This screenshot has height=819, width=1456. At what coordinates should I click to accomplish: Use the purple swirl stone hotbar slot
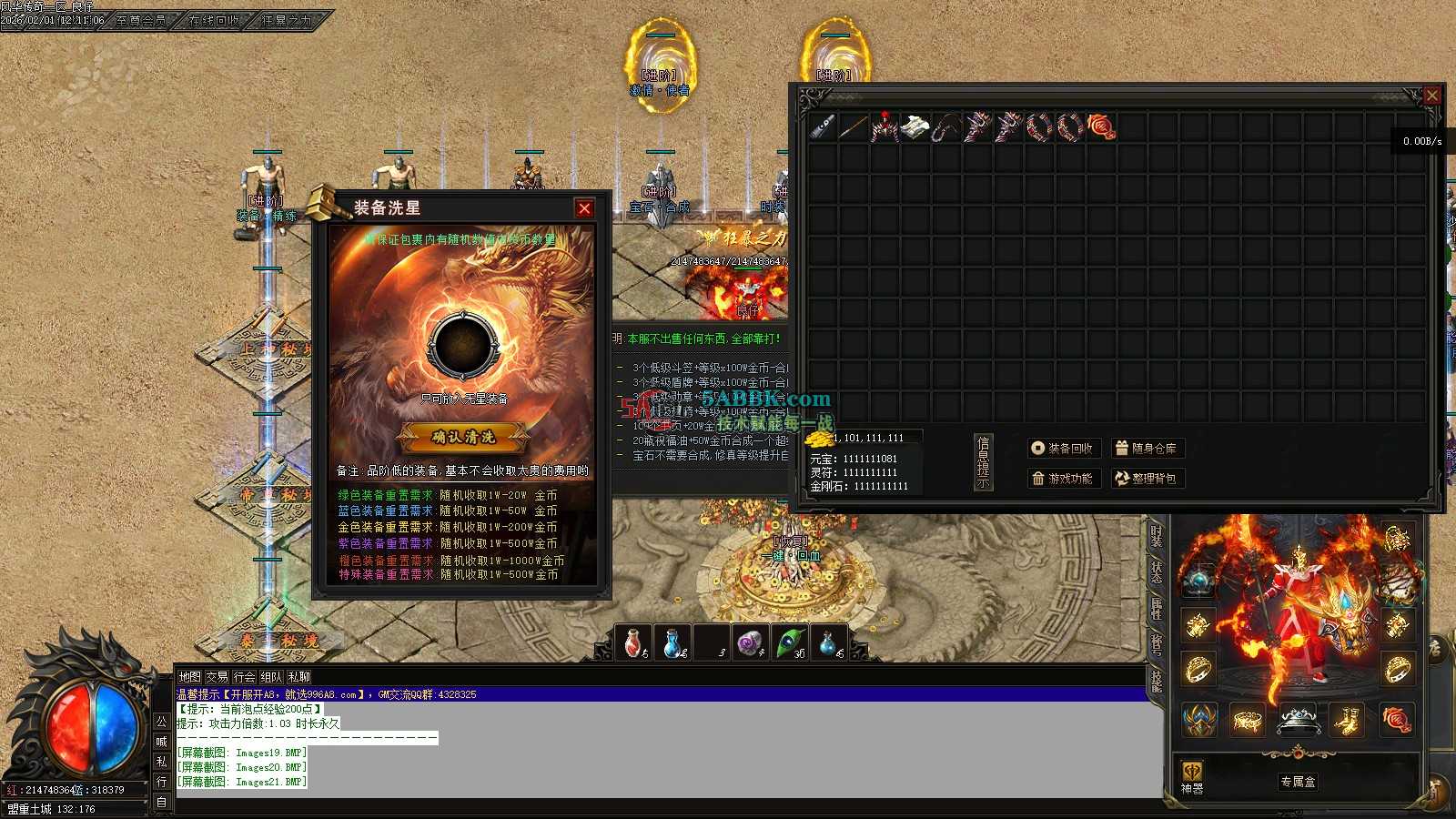tap(750, 642)
